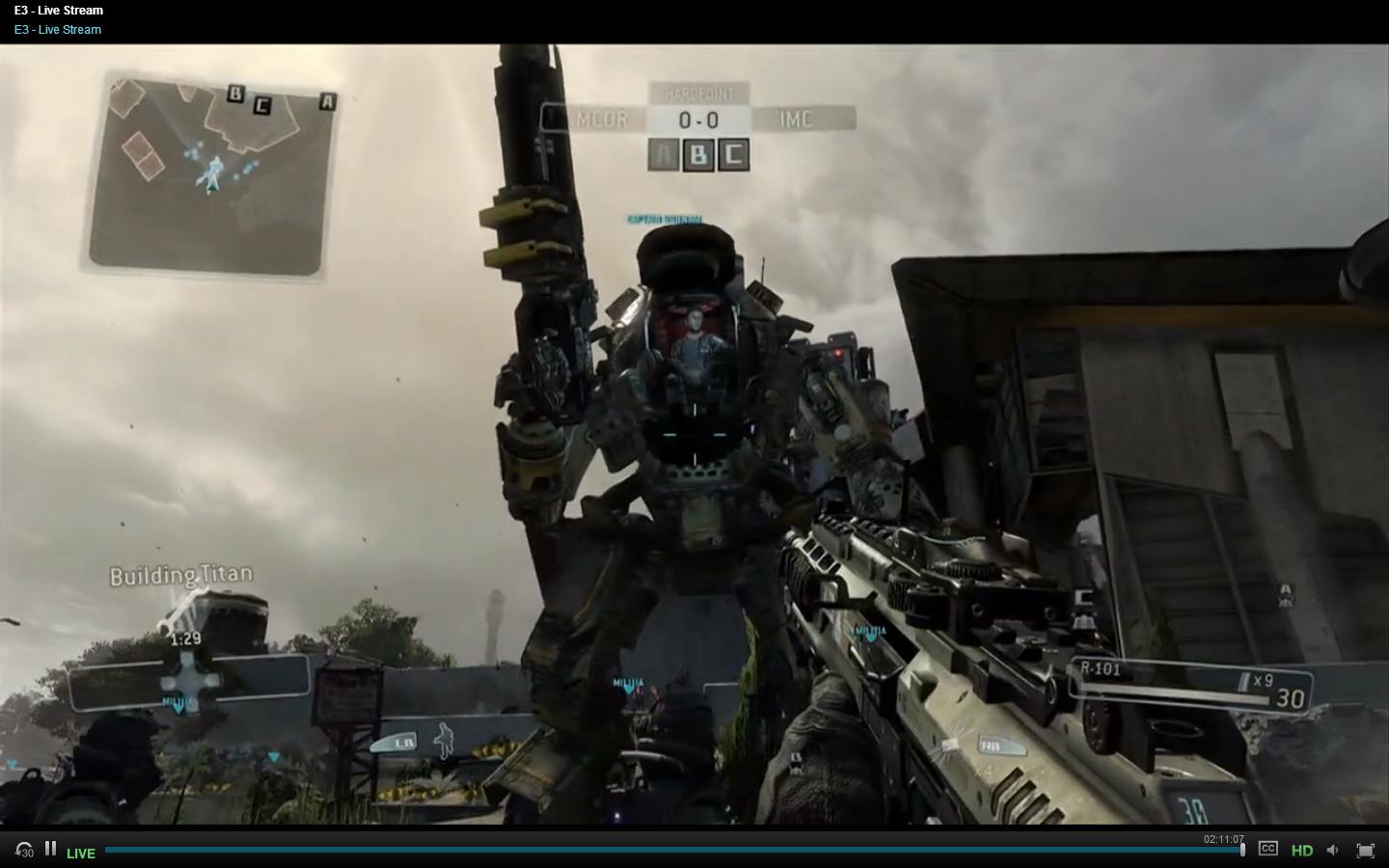Select the R-101 weapon panel
This screenshot has height=868, width=1389.
[1192, 684]
